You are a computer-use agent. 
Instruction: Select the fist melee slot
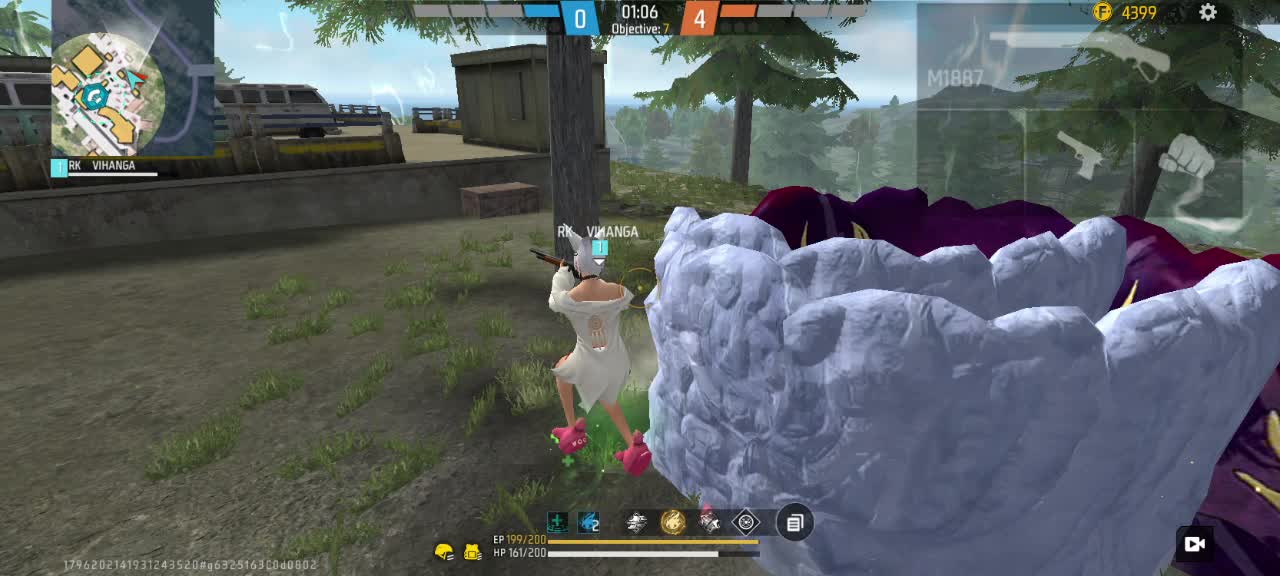click(1187, 157)
